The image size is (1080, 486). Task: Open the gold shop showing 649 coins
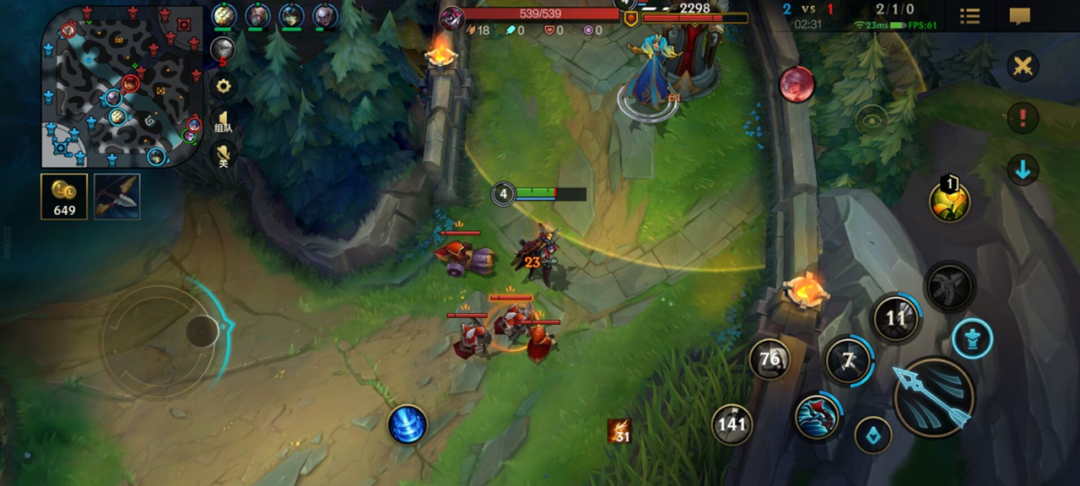(x=64, y=196)
